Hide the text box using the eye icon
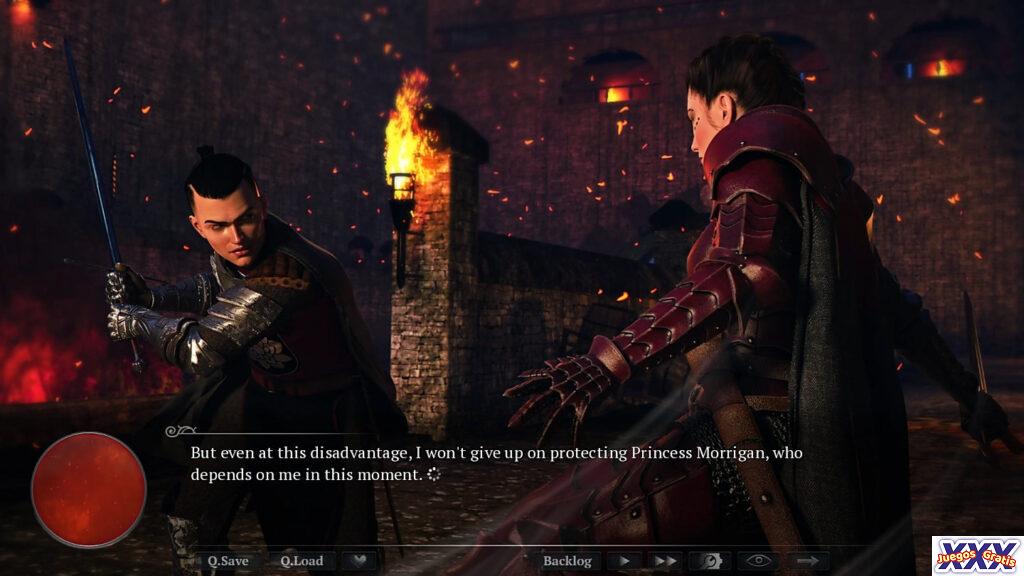The height and width of the screenshot is (576, 1024). click(759, 561)
